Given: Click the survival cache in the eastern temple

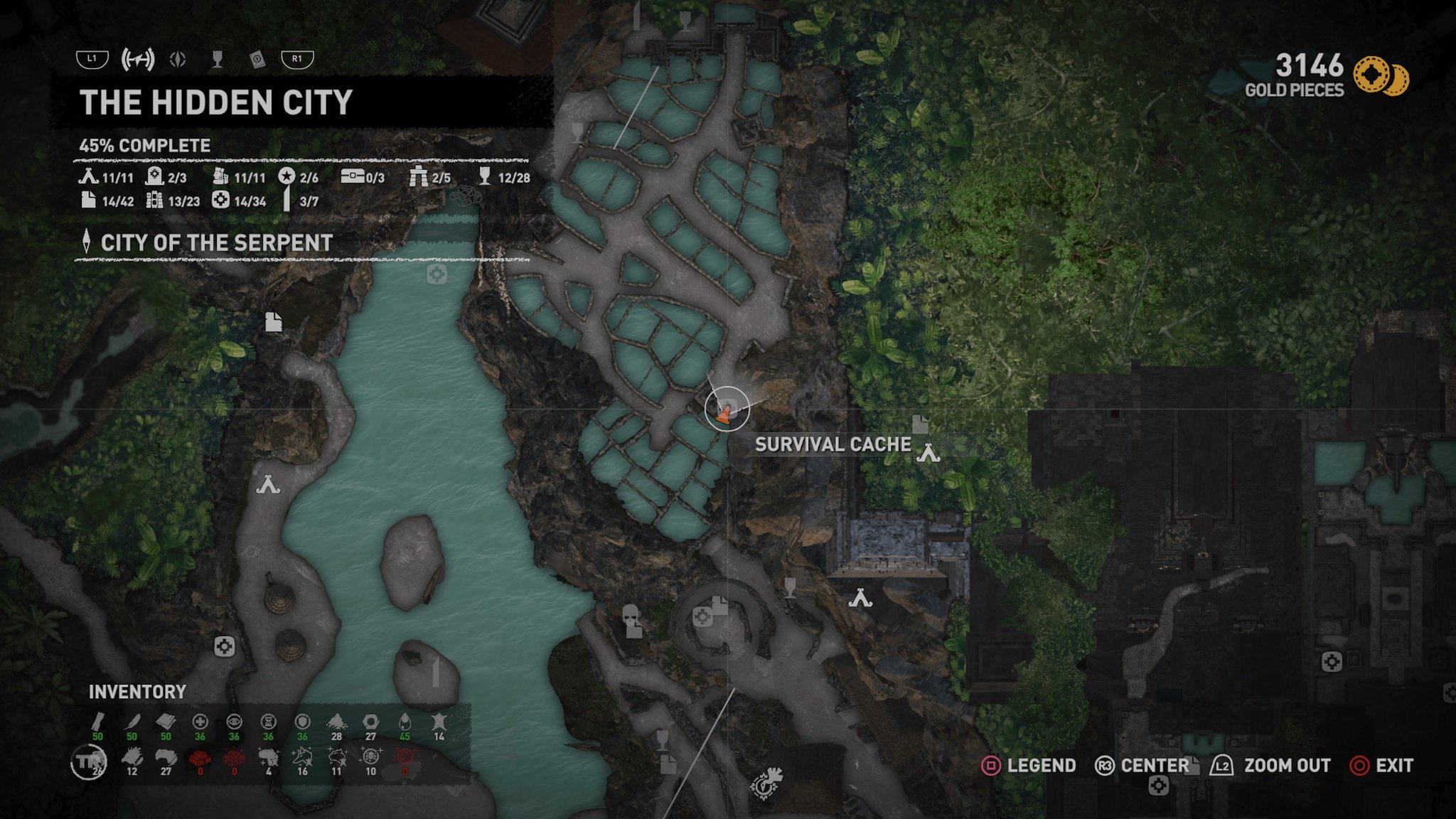Looking at the screenshot, I should pyautogui.click(x=1331, y=662).
